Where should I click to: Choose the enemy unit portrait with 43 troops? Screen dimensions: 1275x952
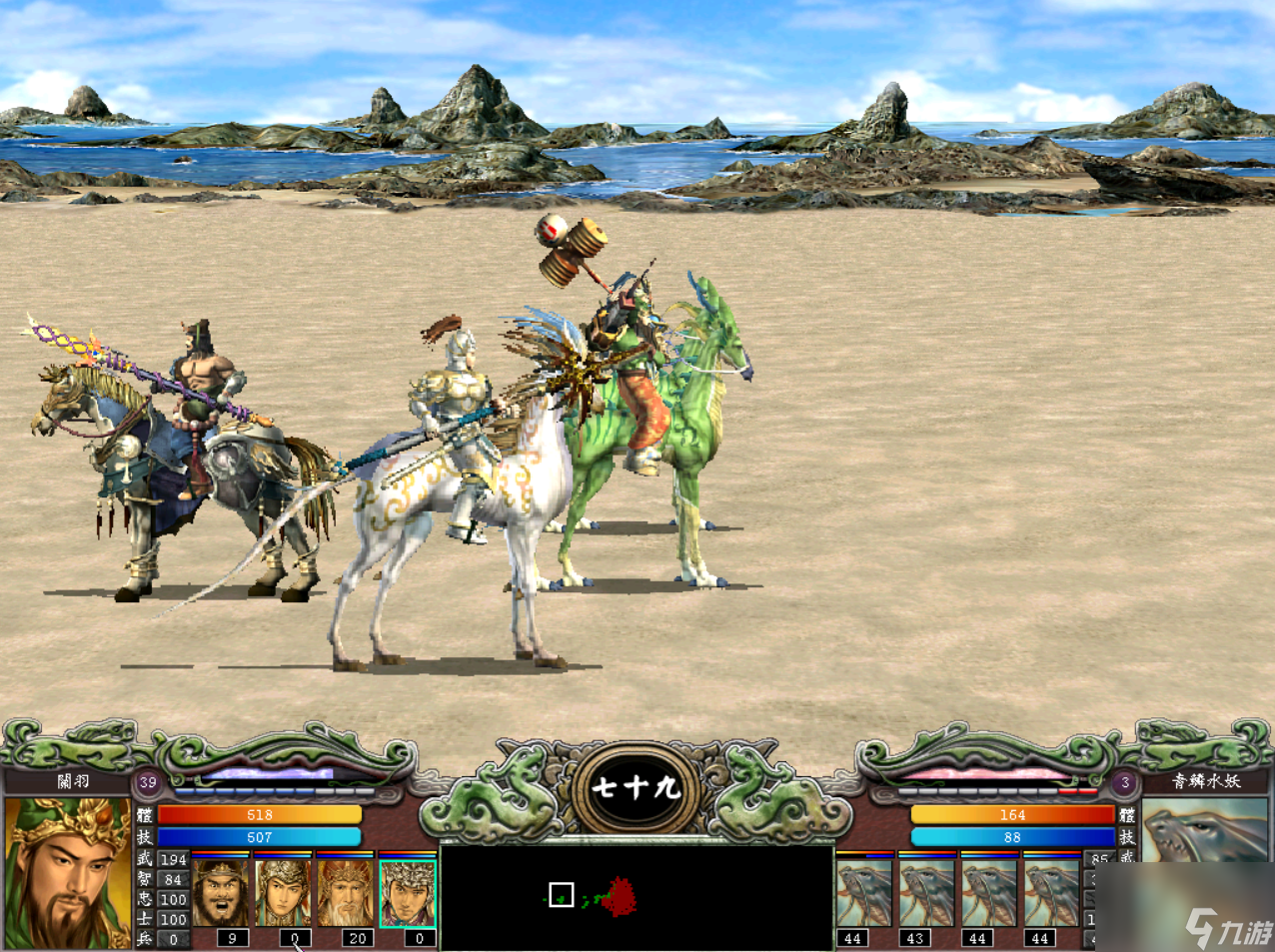(x=926, y=892)
